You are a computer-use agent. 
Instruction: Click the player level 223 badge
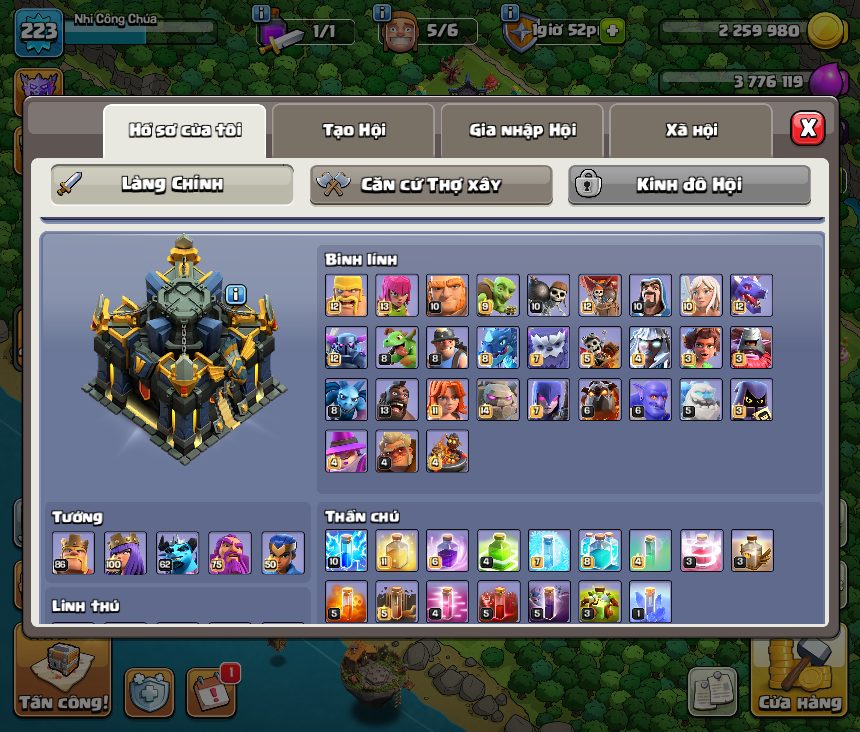pos(39,33)
